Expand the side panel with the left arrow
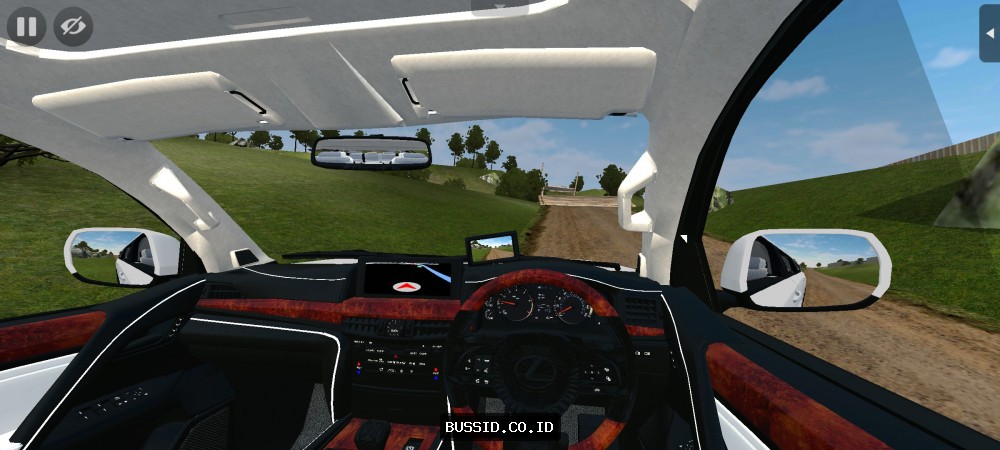Image resolution: width=1000 pixels, height=450 pixels. point(989,32)
